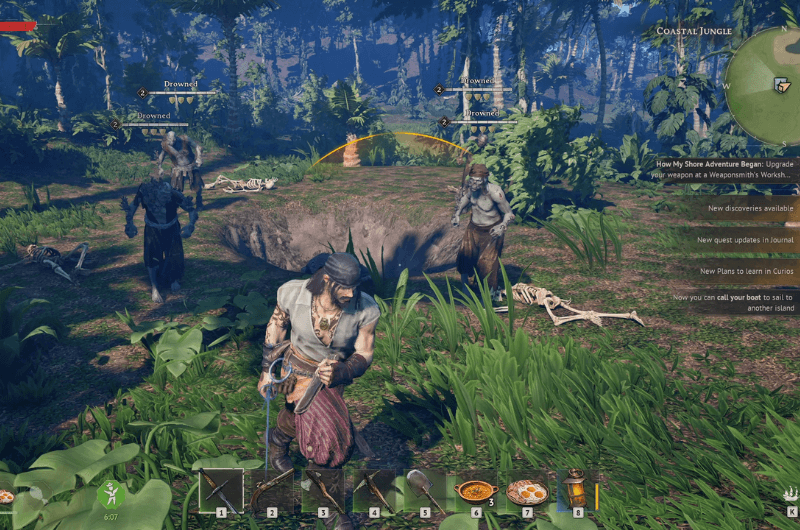Viewport: 800px width, 530px height.
Task: Choose the pickaxe hotbar slot
Action: [374, 490]
